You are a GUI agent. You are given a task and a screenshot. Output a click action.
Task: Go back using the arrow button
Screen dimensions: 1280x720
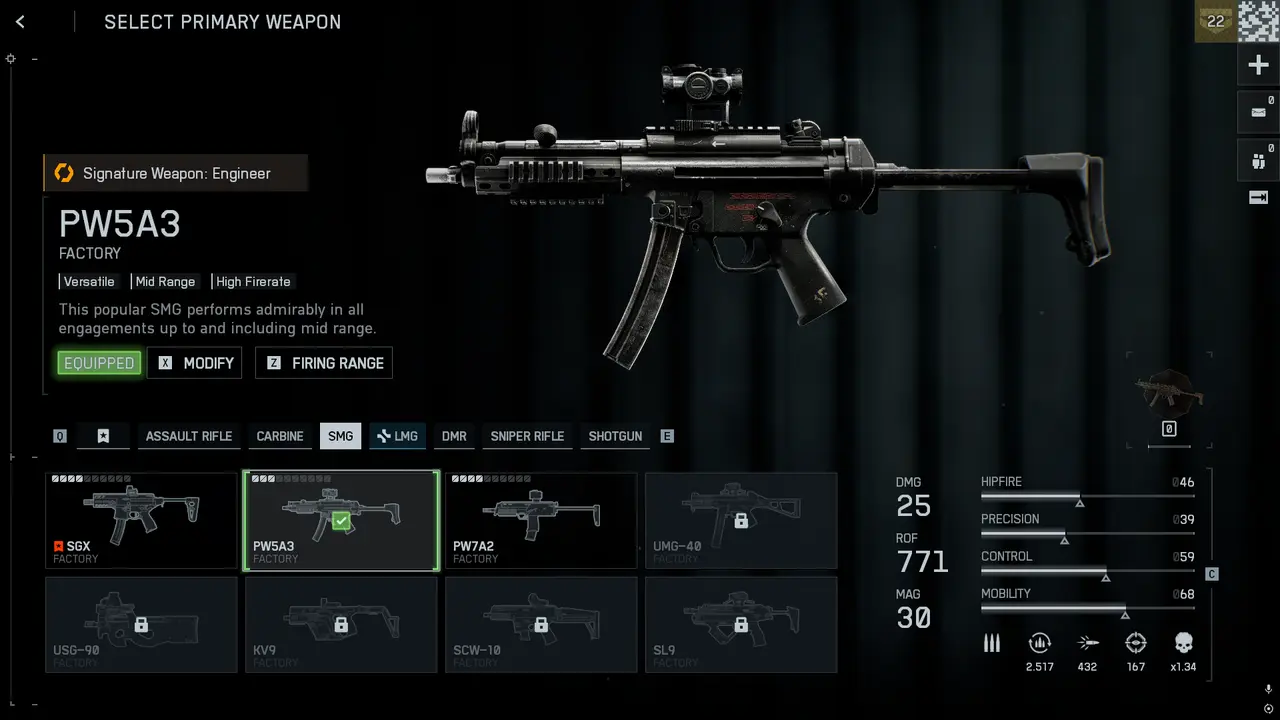click(x=20, y=22)
